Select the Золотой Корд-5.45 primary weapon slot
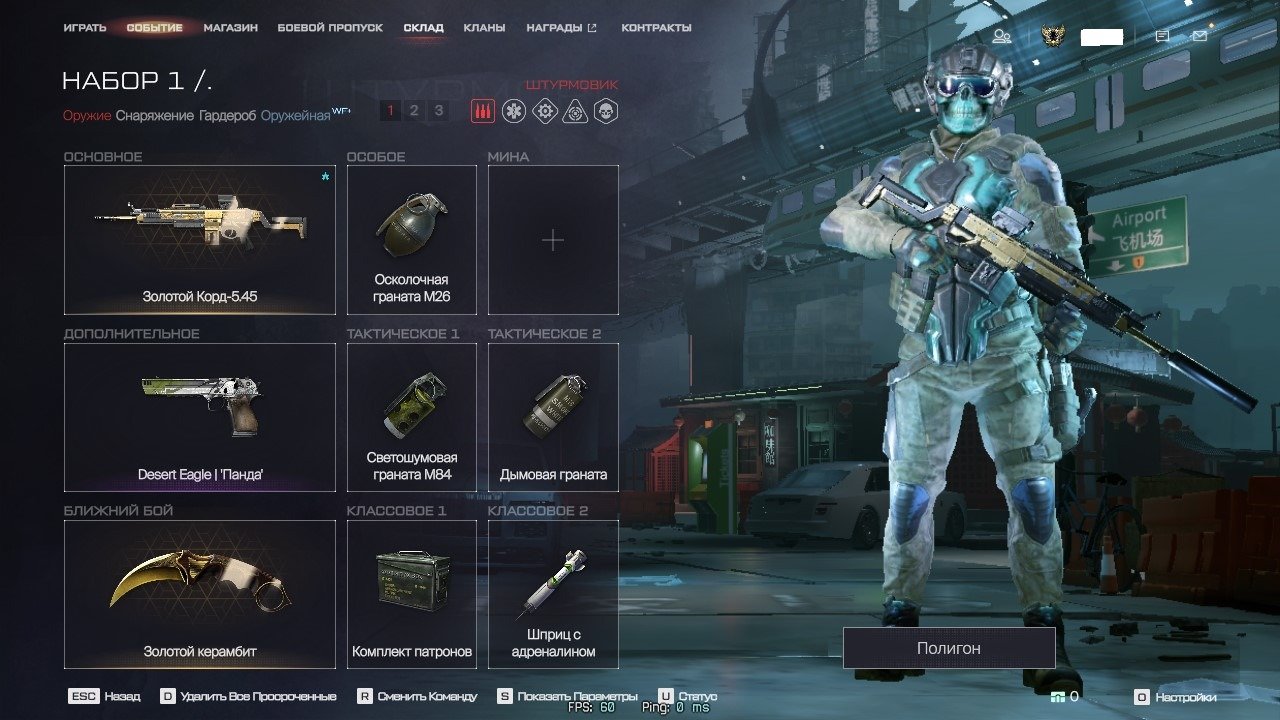Image resolution: width=1280 pixels, height=720 pixels. pyautogui.click(x=200, y=240)
